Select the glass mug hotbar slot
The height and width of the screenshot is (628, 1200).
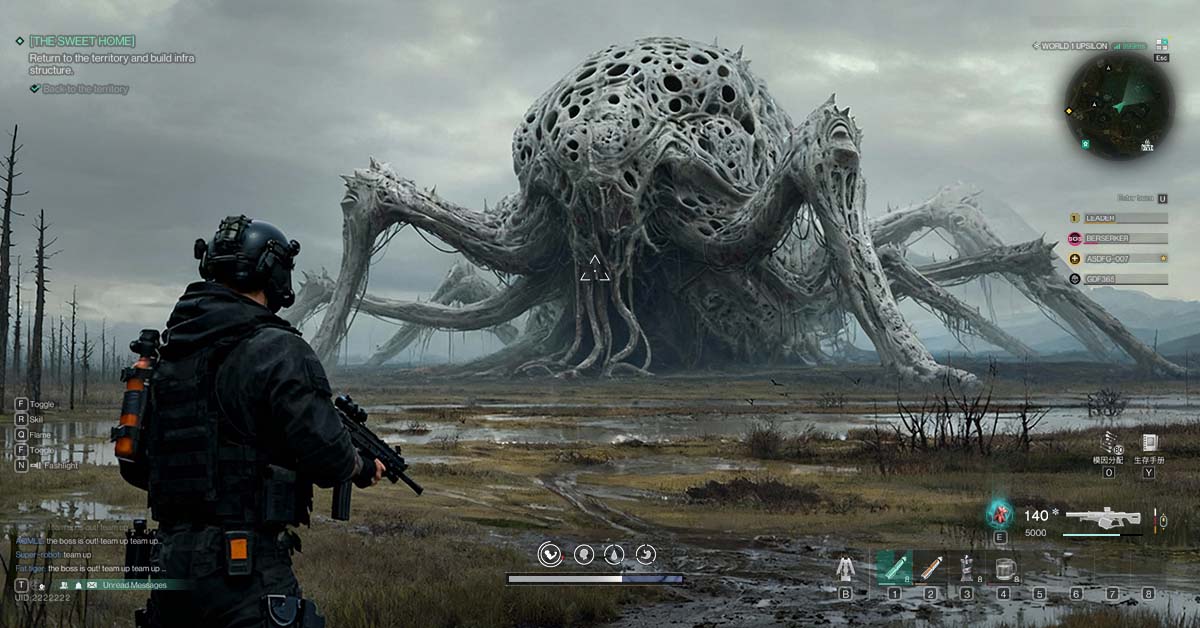click(x=1003, y=568)
